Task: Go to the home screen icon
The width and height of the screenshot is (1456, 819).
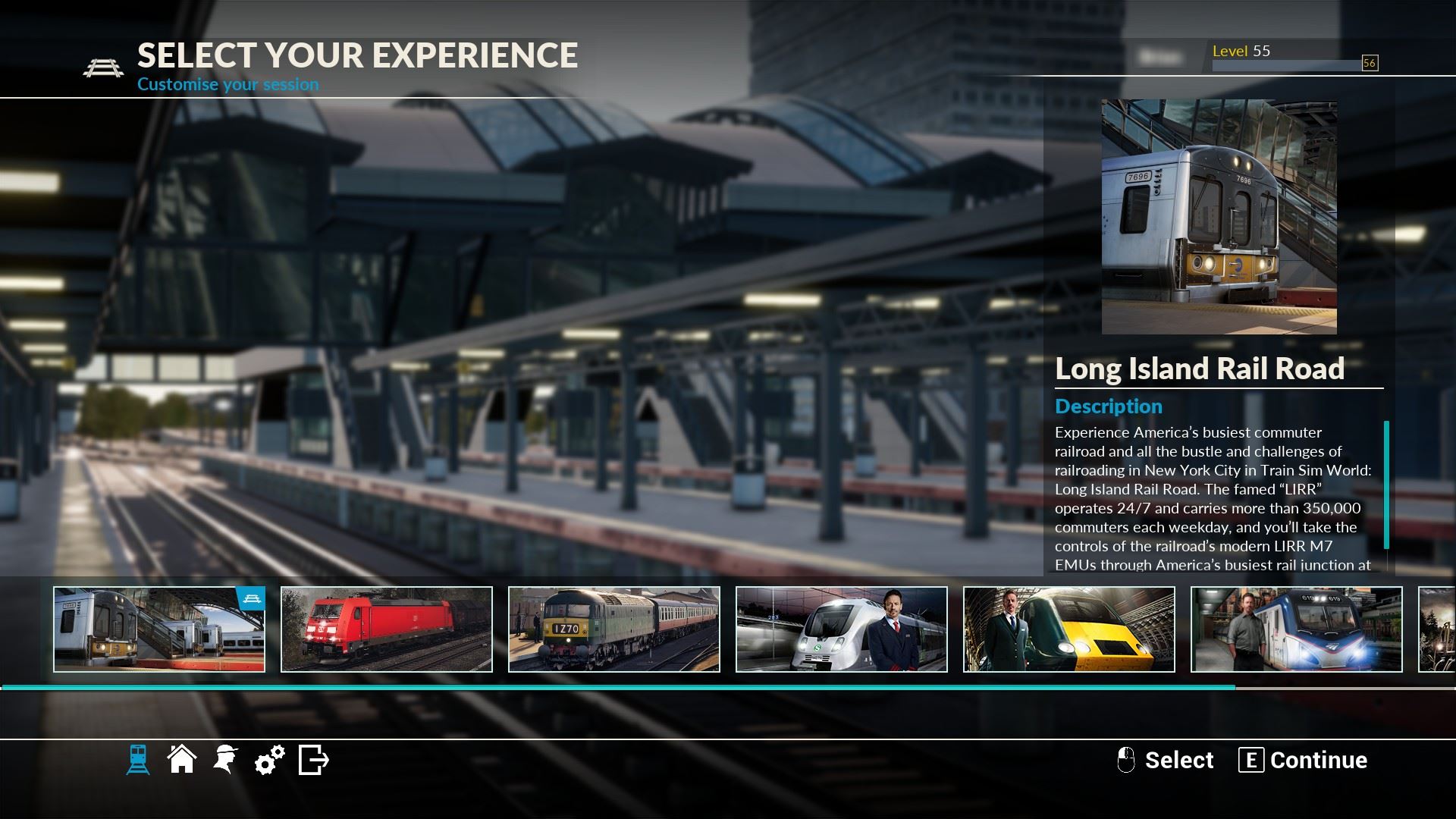Action: (182, 759)
